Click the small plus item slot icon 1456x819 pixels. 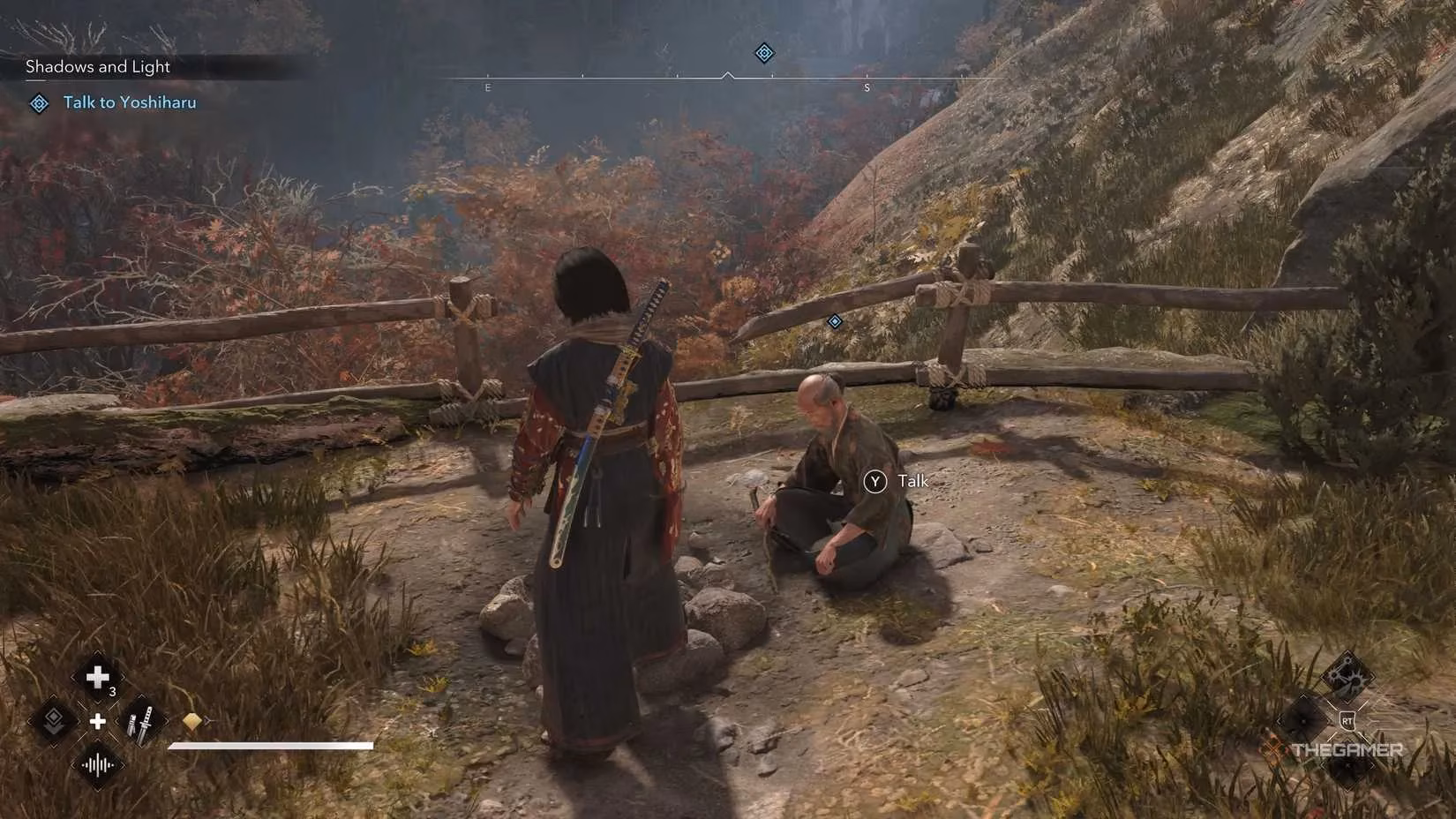point(98,723)
